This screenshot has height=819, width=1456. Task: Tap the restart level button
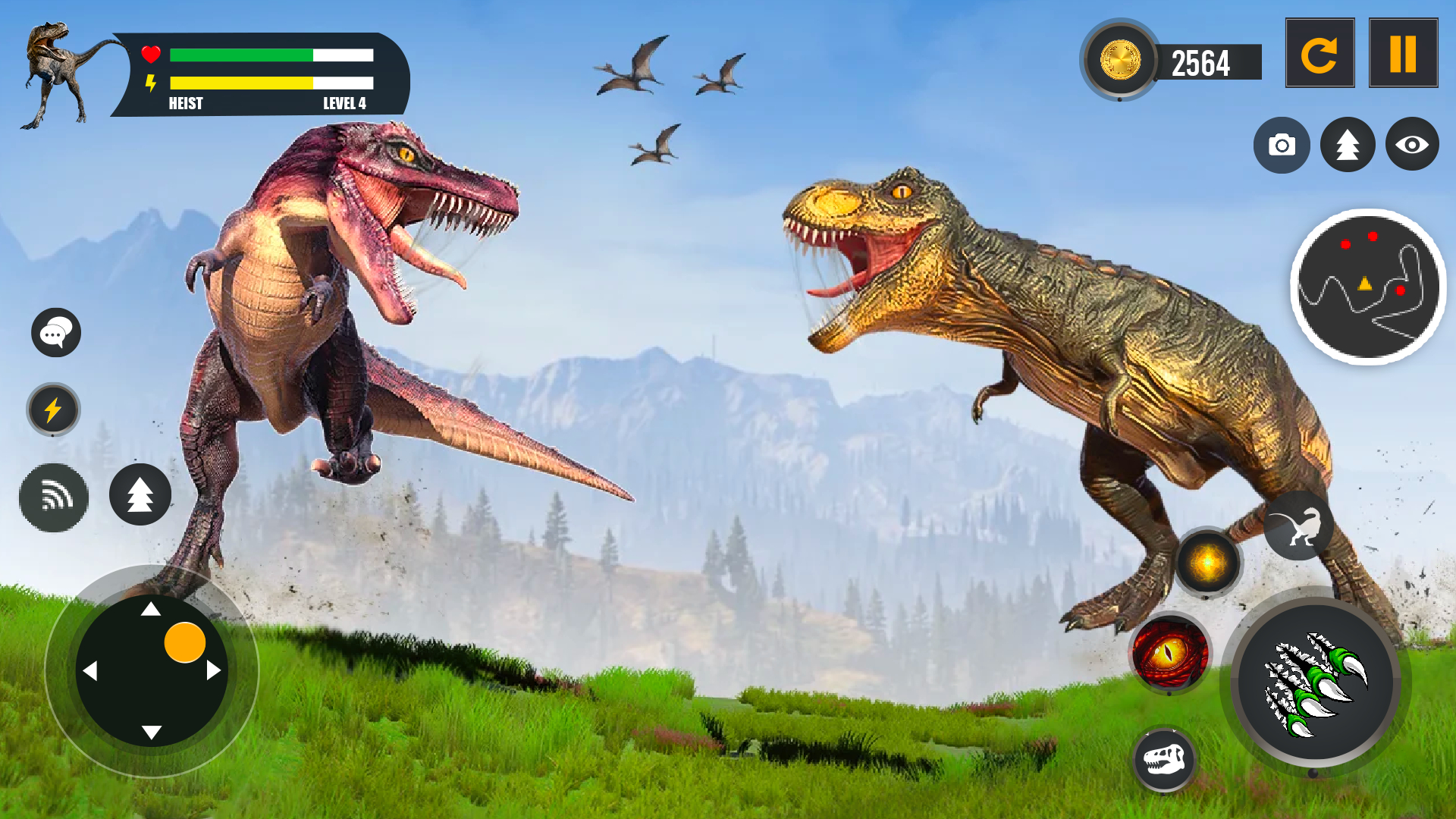1319,52
